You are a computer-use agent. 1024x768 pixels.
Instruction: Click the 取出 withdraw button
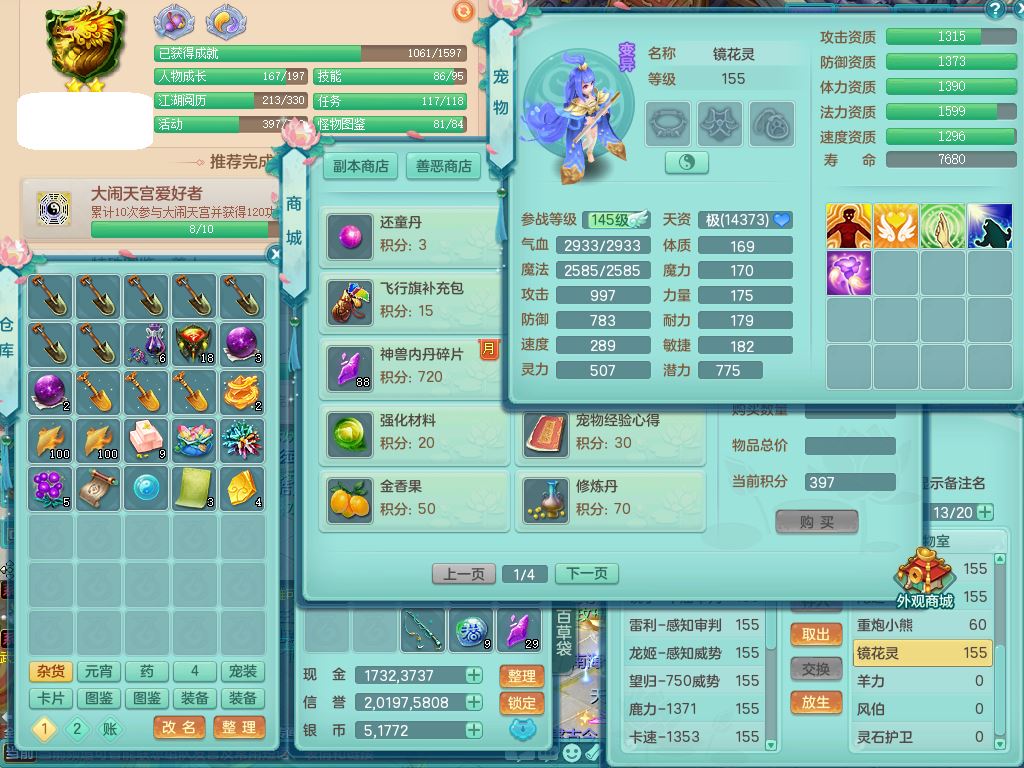point(816,635)
